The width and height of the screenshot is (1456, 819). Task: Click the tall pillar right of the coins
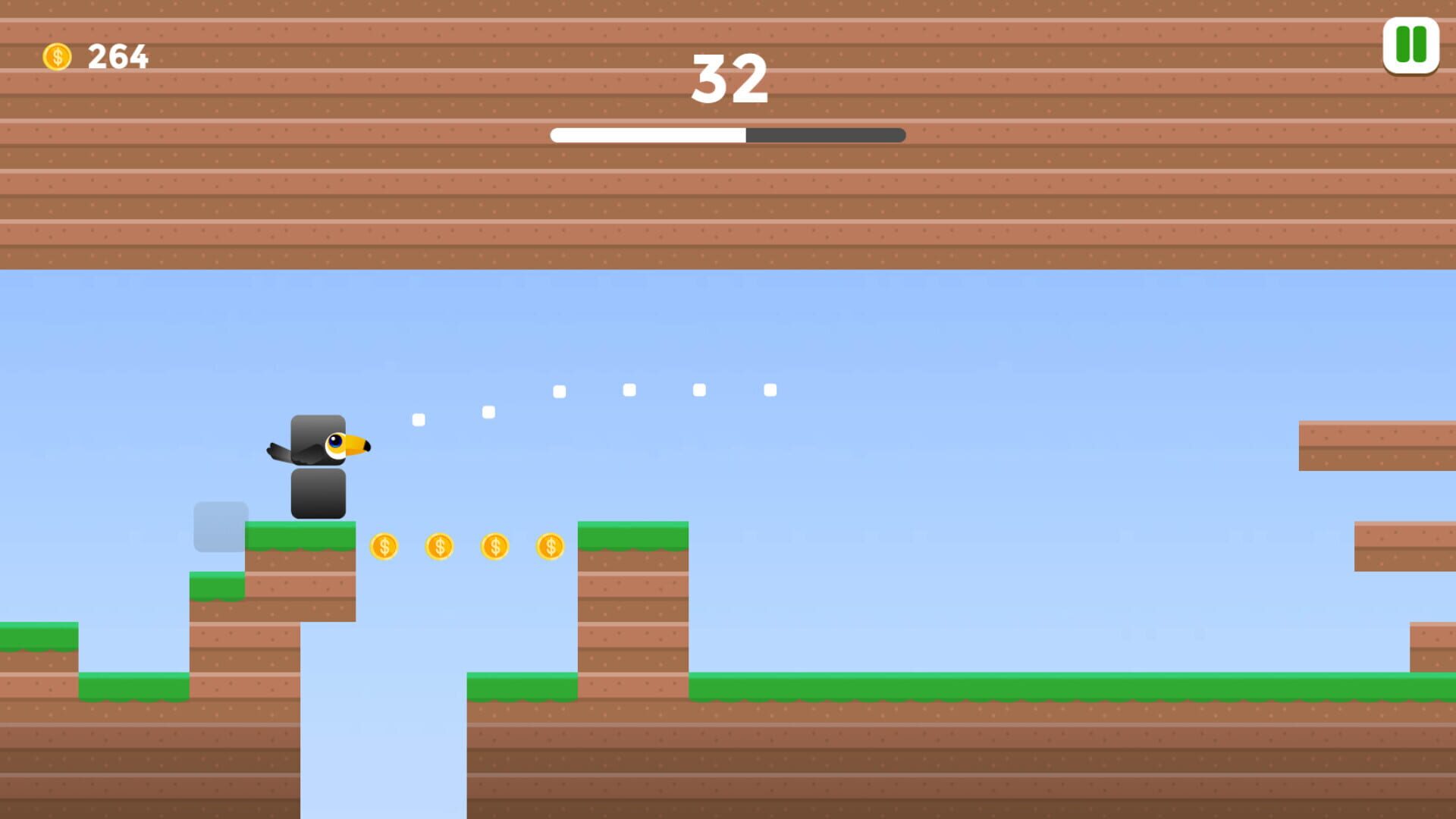tap(633, 607)
